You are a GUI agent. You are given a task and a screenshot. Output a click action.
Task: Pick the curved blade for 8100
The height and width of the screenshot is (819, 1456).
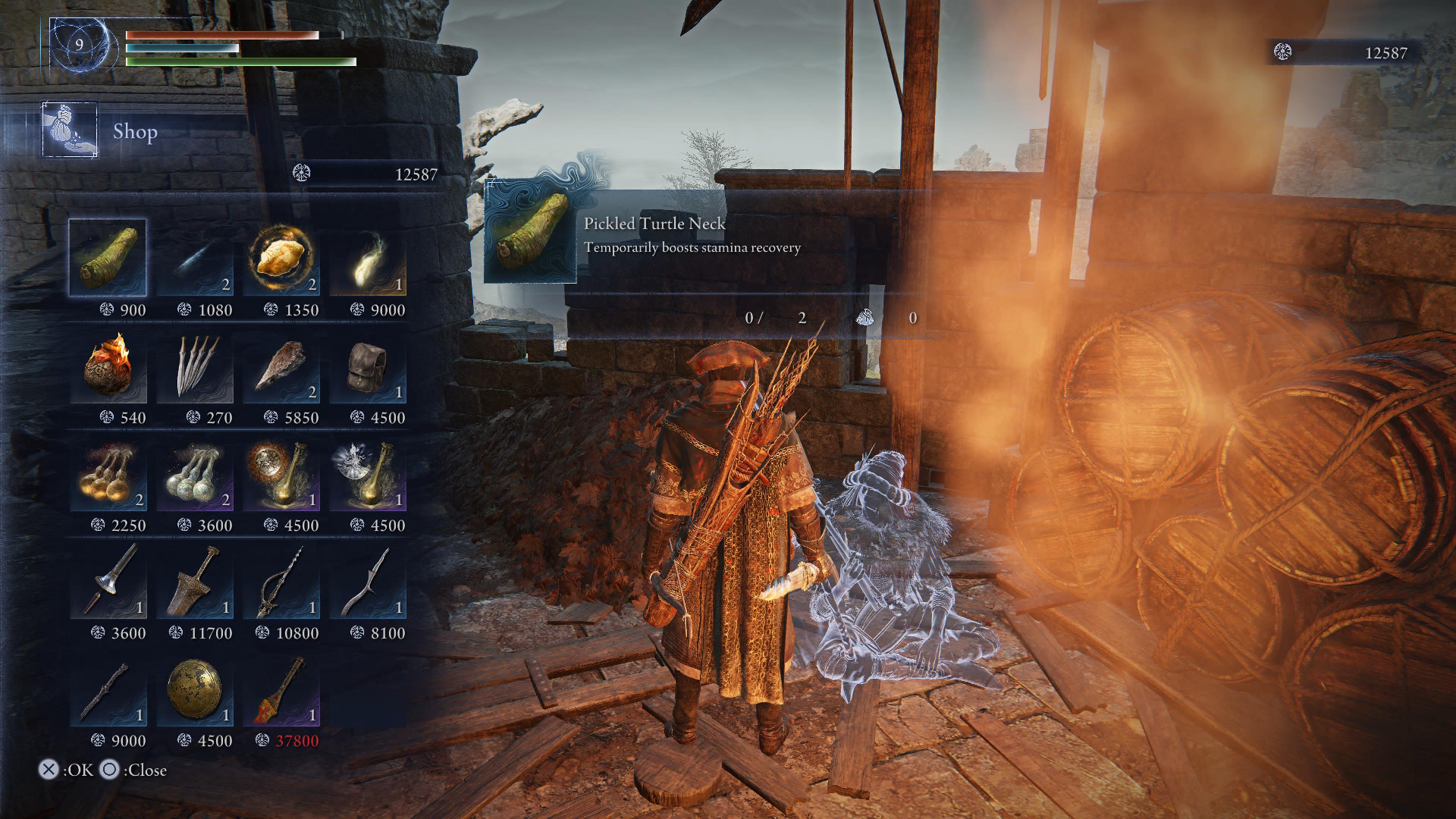(x=368, y=582)
